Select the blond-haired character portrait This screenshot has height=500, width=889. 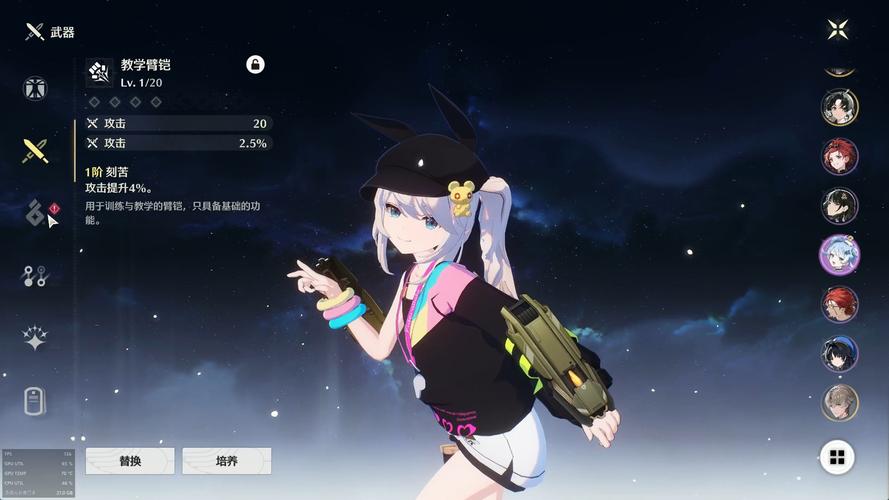(839, 402)
